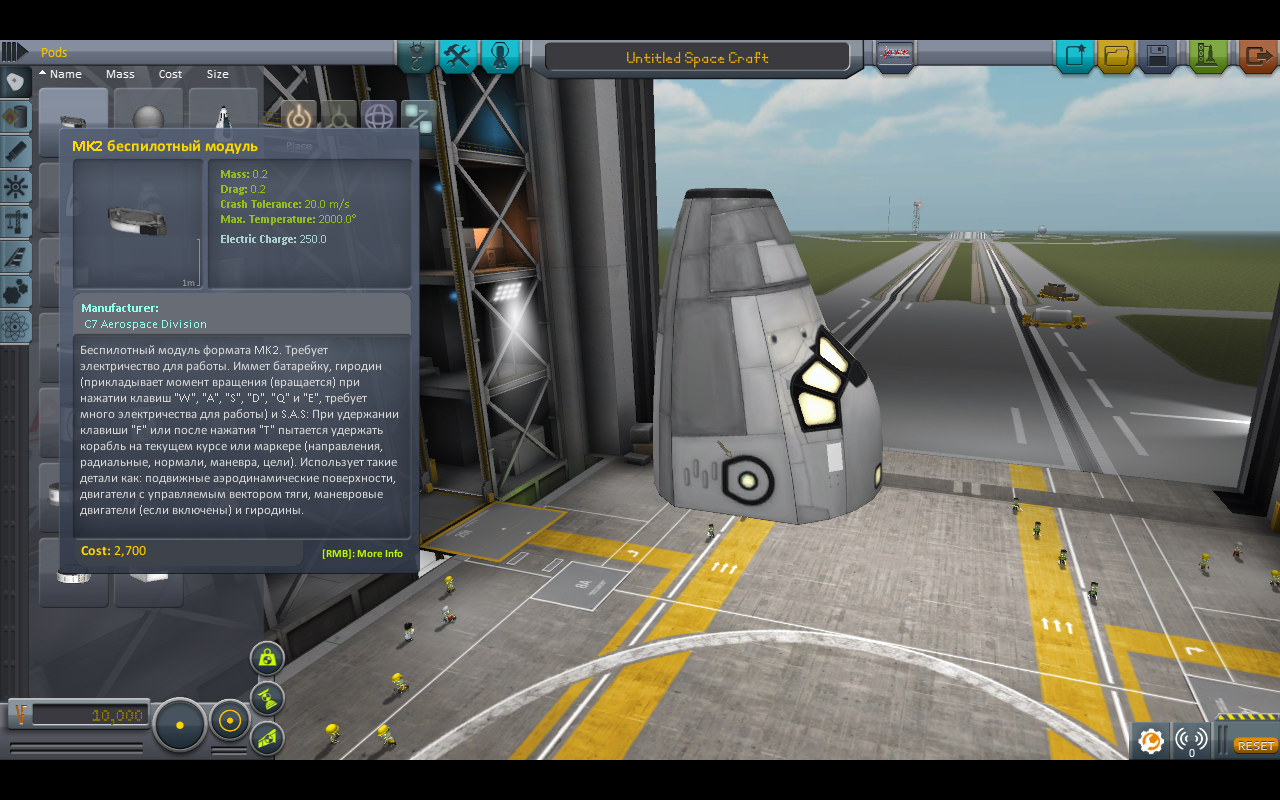
Task: Create a new craft file
Action: pos(1077,57)
